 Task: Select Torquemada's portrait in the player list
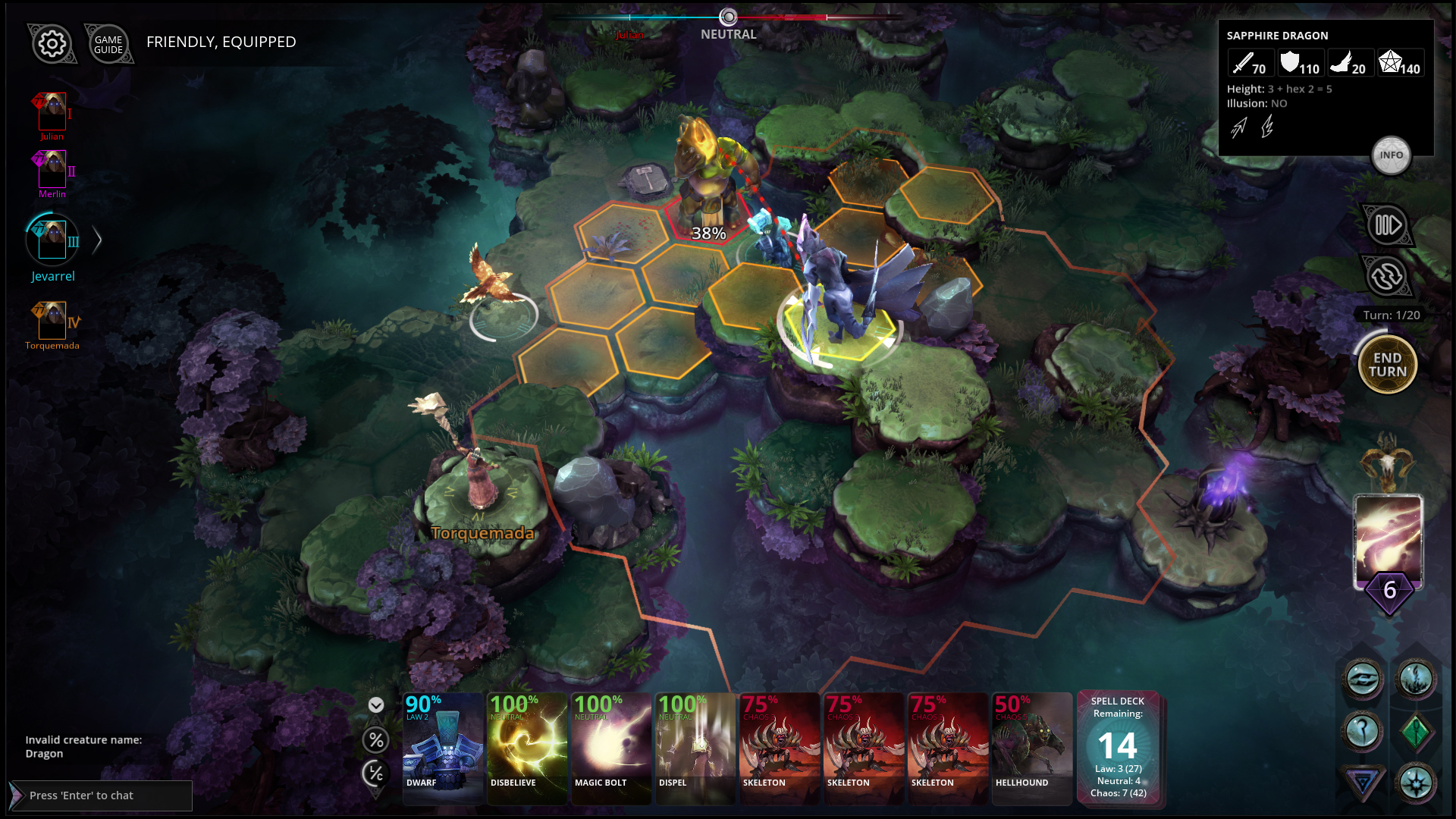(x=51, y=322)
